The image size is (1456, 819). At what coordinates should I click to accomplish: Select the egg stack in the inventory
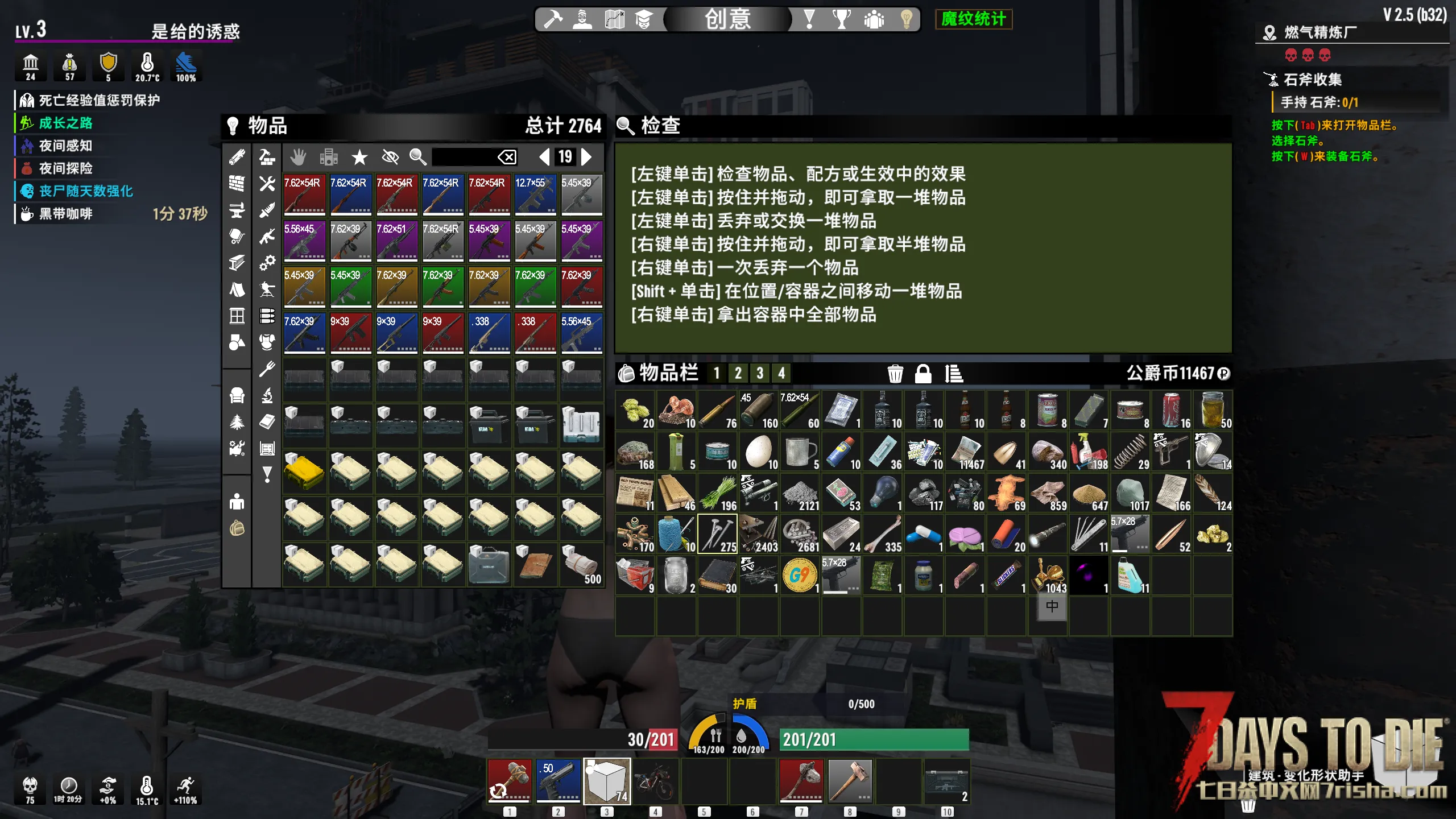click(759, 451)
